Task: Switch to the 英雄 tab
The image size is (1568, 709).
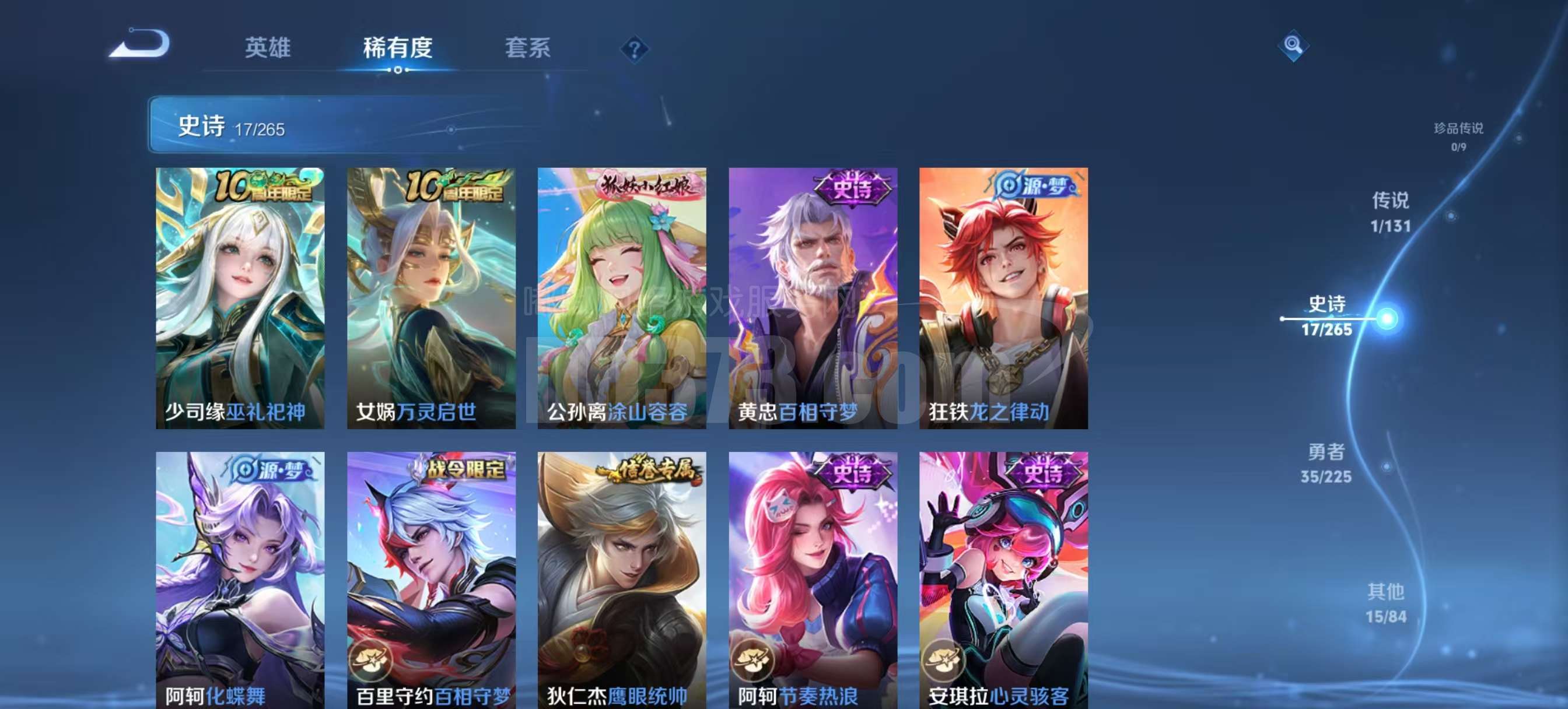Action: pyautogui.click(x=267, y=48)
